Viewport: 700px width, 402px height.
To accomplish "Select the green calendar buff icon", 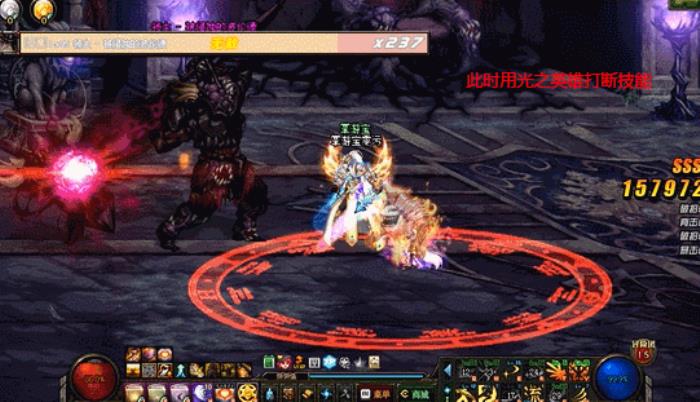I will 270,362.
